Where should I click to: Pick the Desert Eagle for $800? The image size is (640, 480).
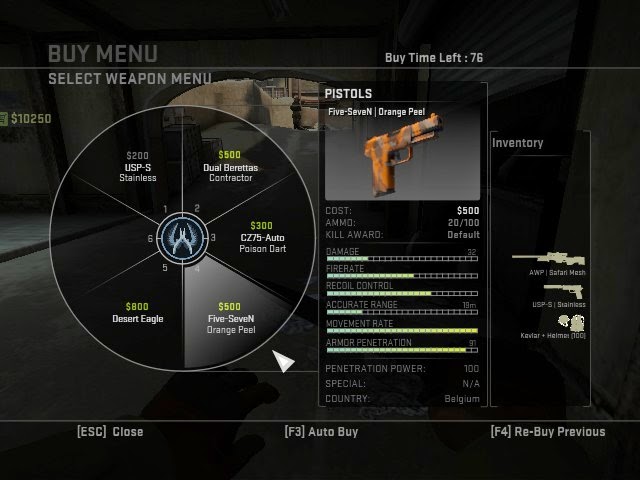(x=137, y=313)
